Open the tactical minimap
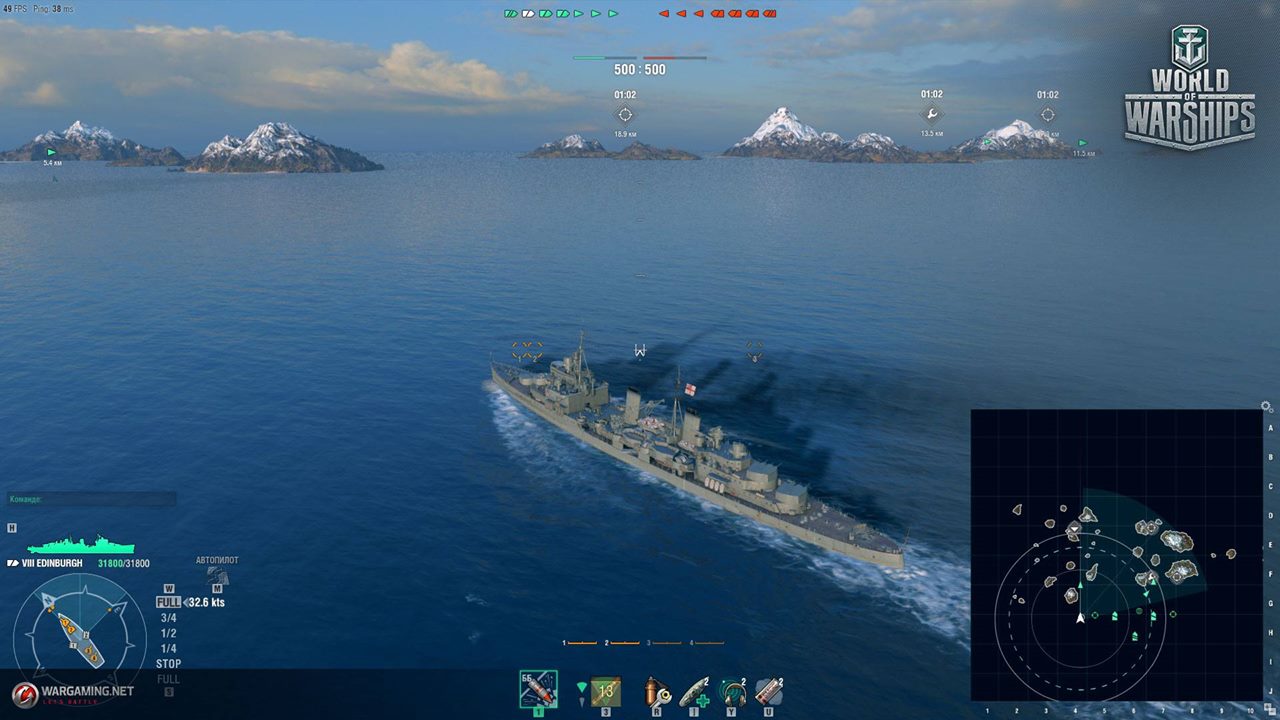1280x720 pixels. (x=1116, y=555)
